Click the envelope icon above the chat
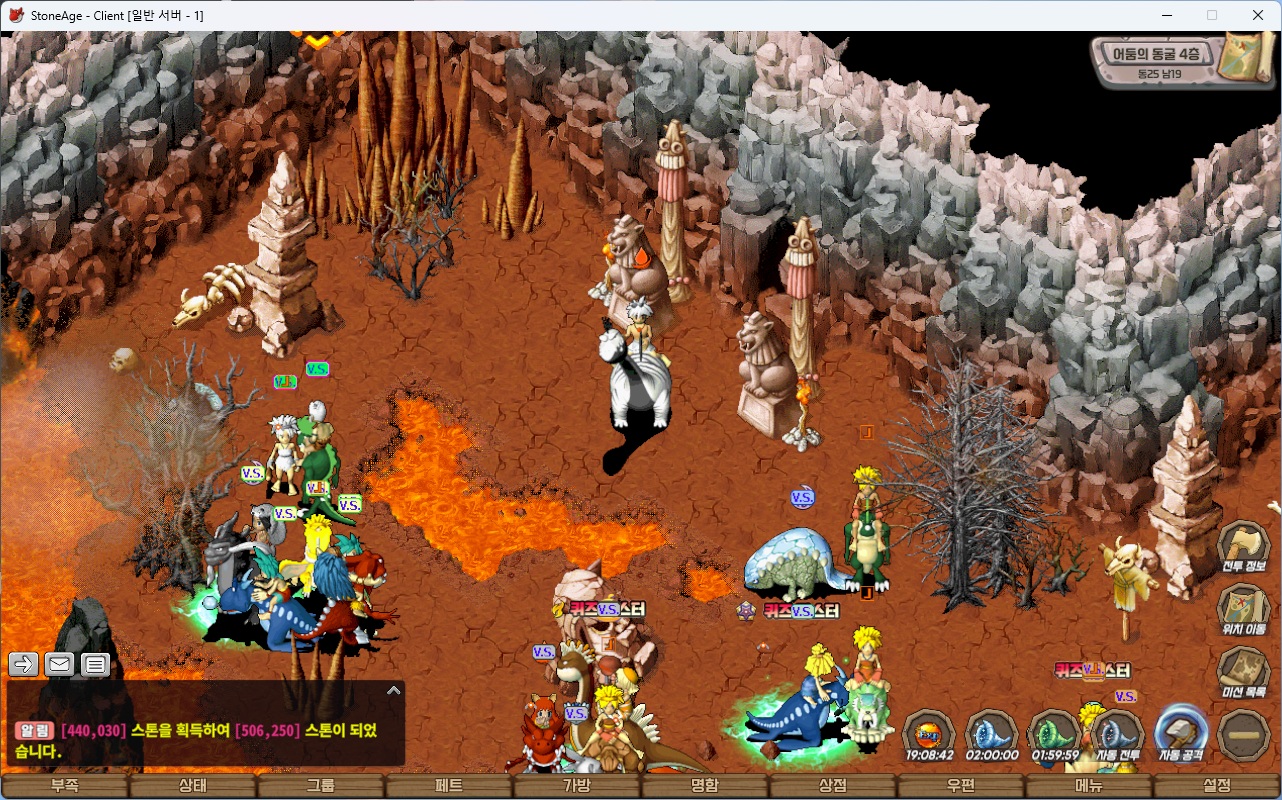The height and width of the screenshot is (800, 1282). click(59, 663)
